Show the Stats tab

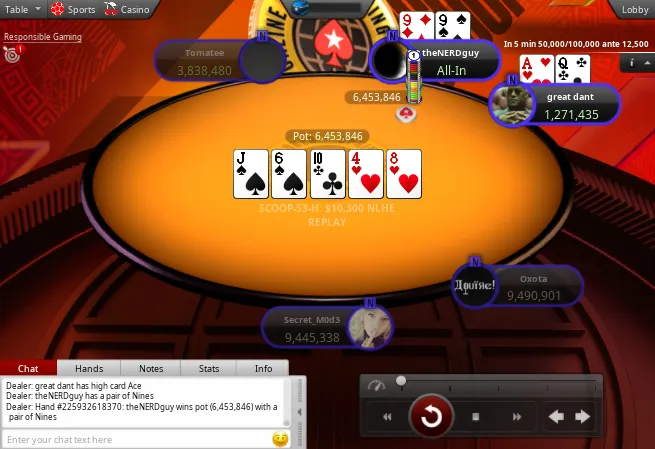pyautogui.click(x=209, y=368)
